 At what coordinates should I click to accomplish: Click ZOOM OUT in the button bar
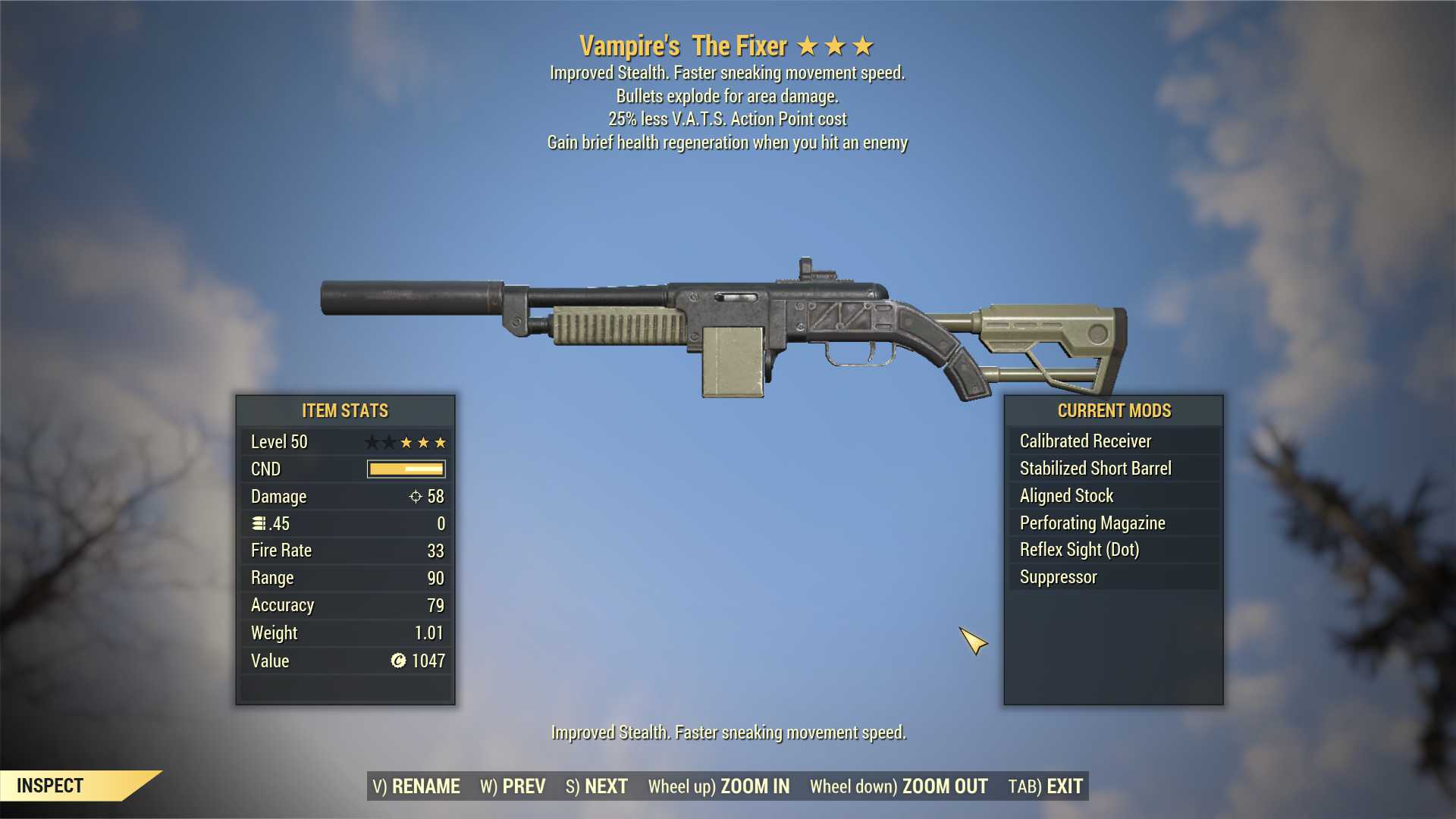[899, 786]
